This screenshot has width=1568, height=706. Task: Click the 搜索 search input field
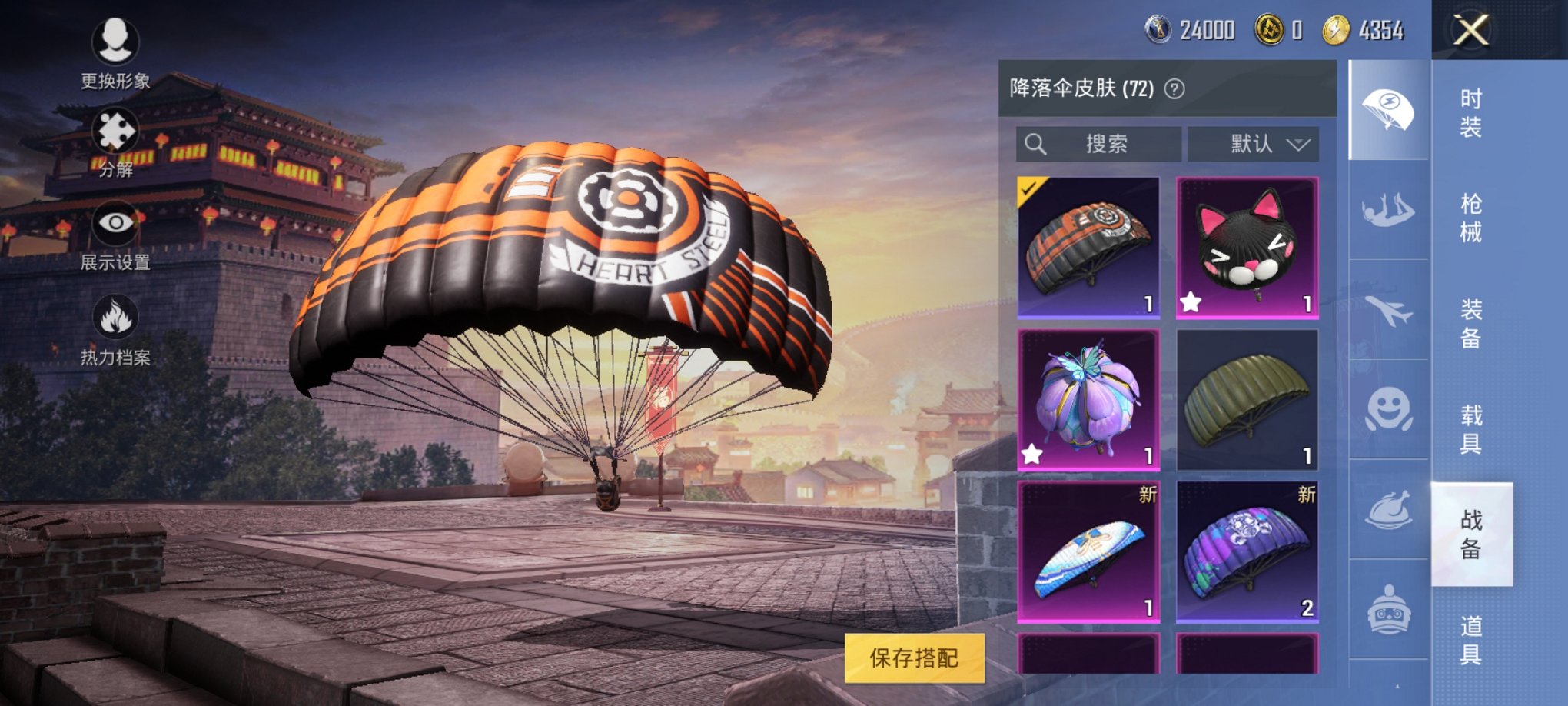click(1099, 142)
